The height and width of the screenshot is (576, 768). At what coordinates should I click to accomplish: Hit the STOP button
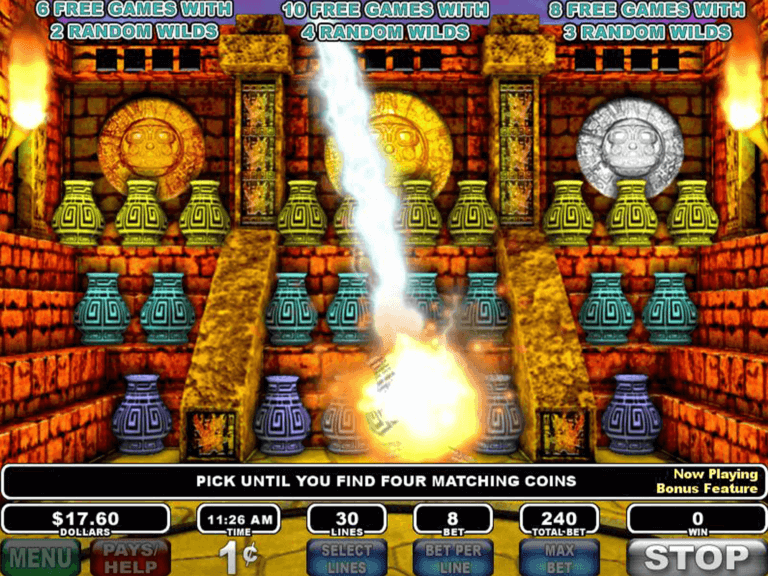(697, 557)
